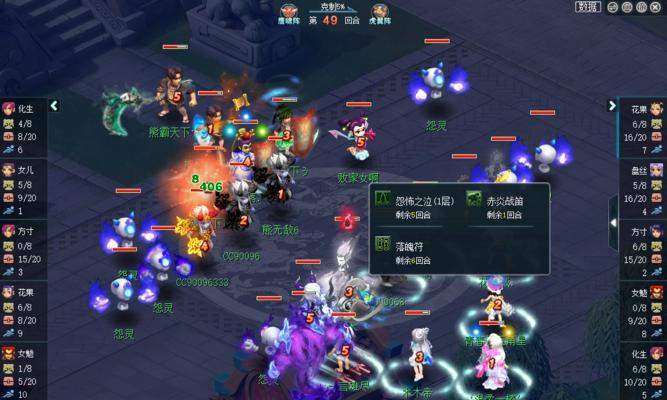The width and height of the screenshot is (667, 400).
Task: Click the 鹰啸阵 formation icon at top
Action: (x=290, y=10)
